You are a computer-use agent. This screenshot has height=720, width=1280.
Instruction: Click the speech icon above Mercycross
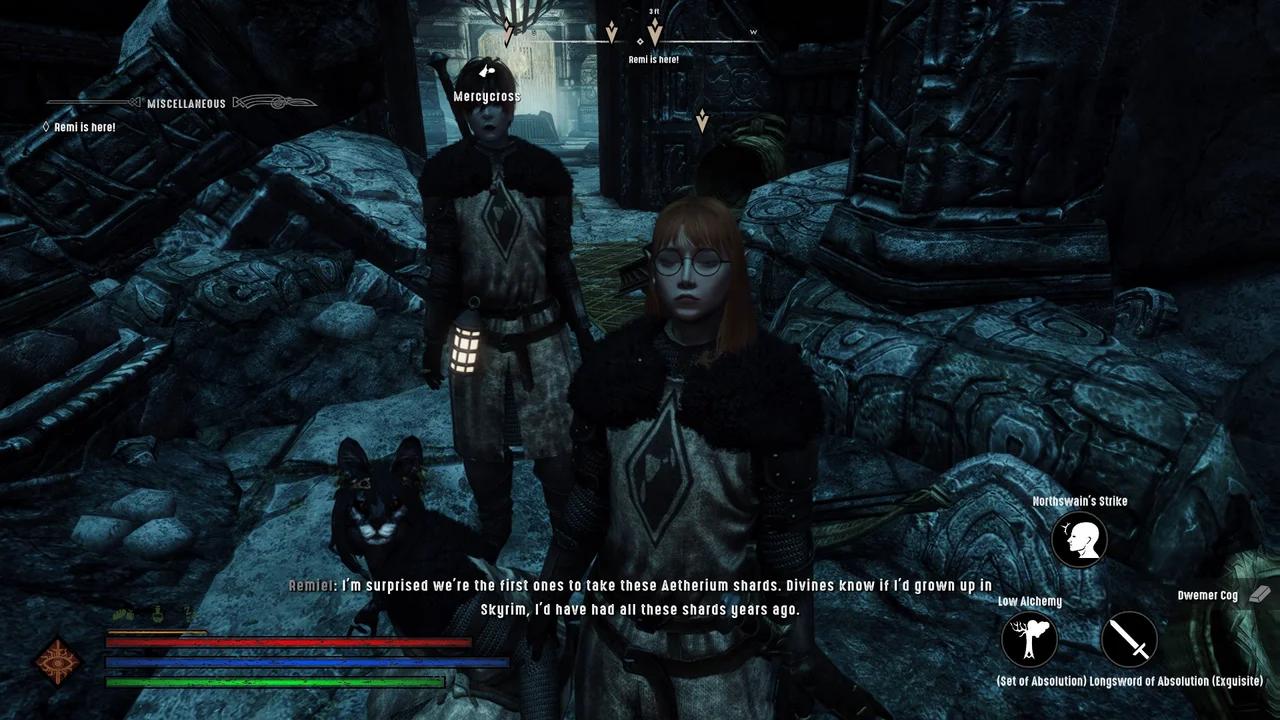(486, 71)
